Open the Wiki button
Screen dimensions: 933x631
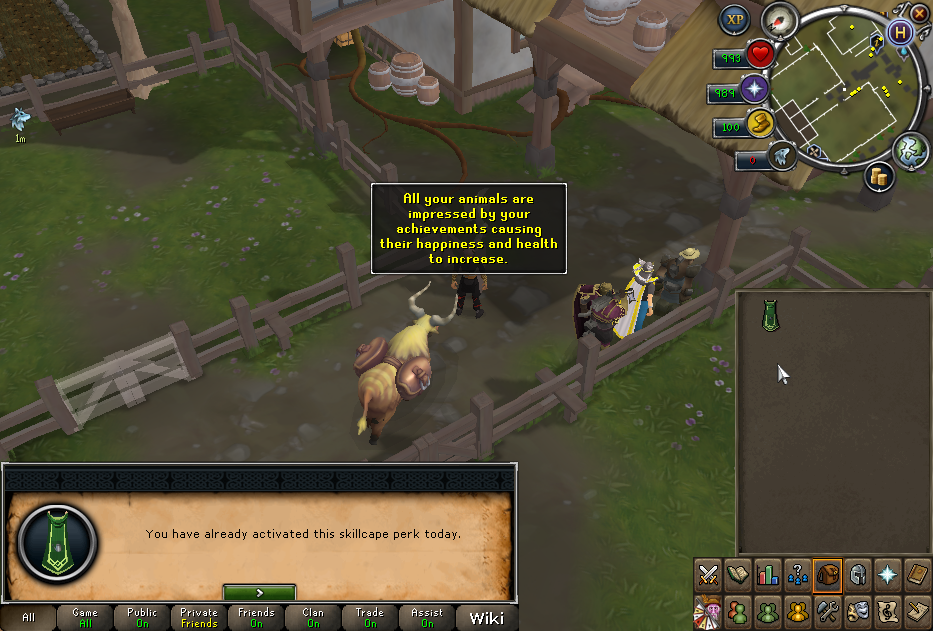(x=486, y=618)
